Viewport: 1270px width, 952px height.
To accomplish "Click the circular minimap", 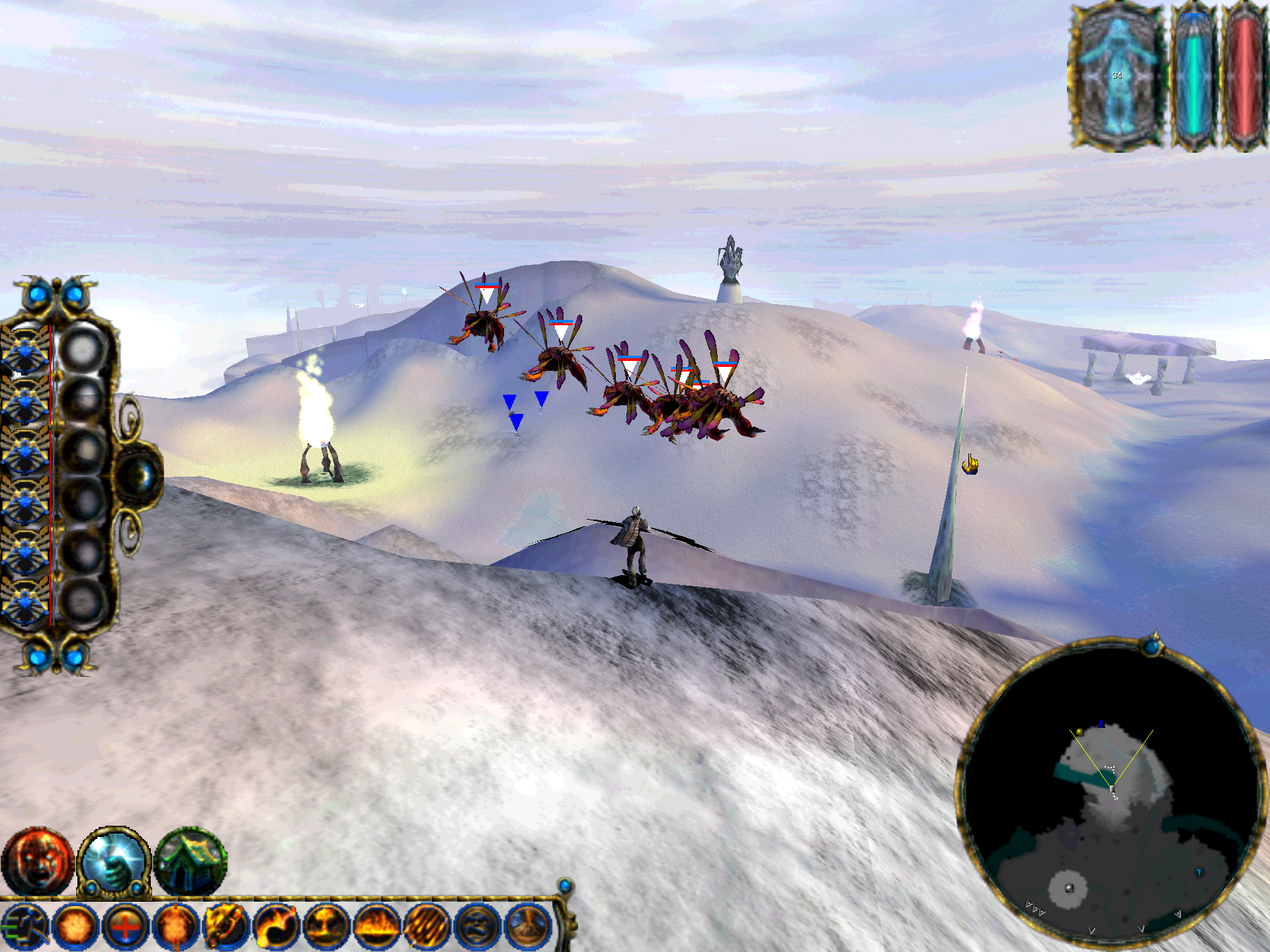I will pyautogui.click(x=1111, y=793).
